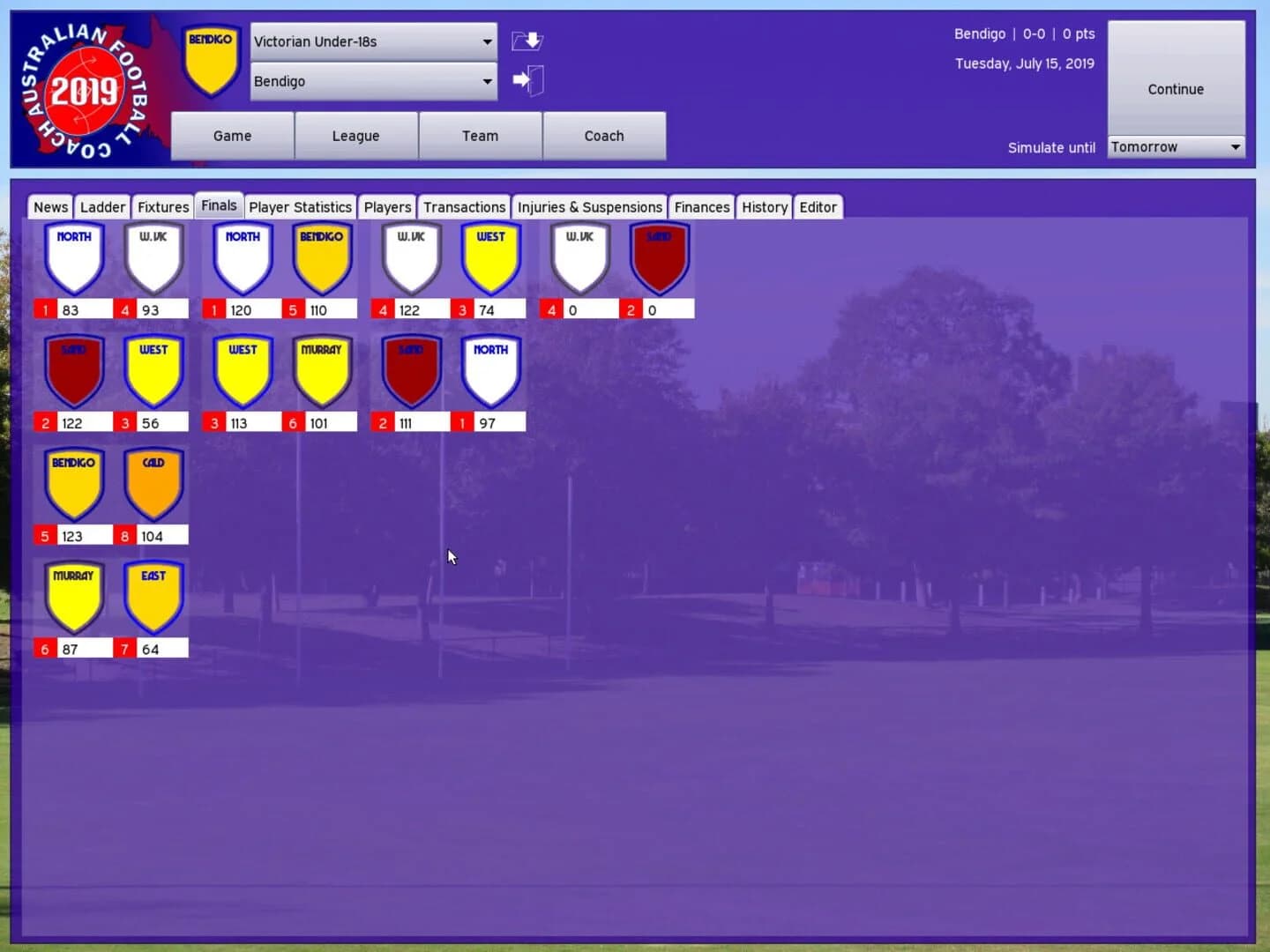
Task: Switch to the Player Statistics tab
Action: 300,206
